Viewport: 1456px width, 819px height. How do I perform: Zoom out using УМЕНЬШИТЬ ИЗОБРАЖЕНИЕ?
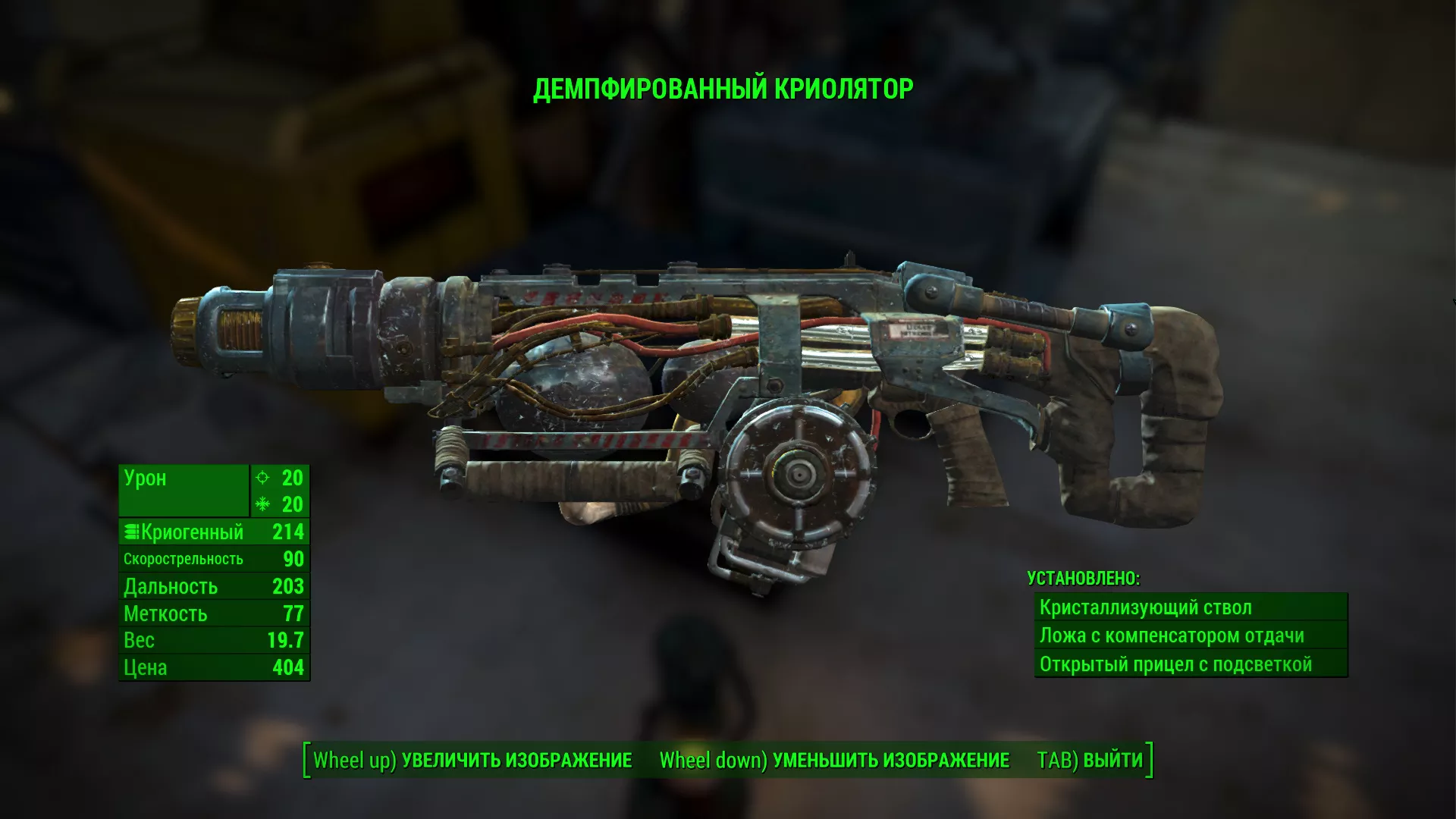834,760
